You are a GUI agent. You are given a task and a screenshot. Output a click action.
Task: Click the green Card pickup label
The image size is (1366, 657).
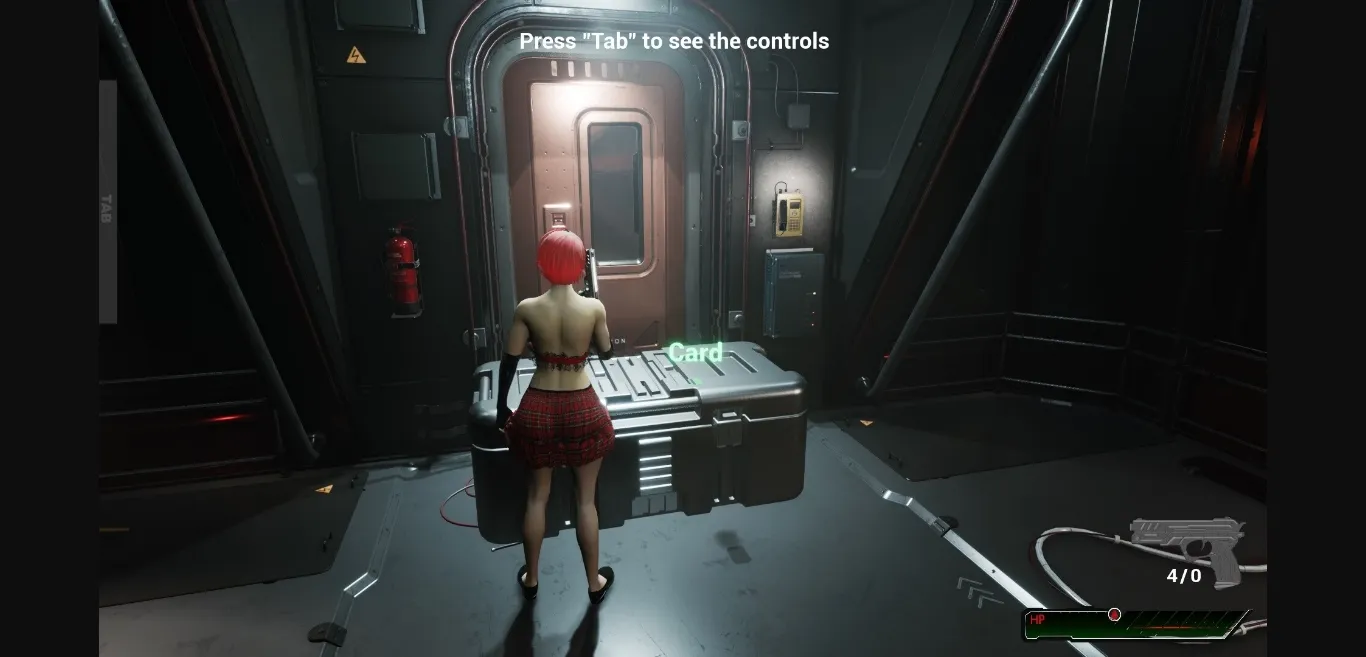click(695, 353)
